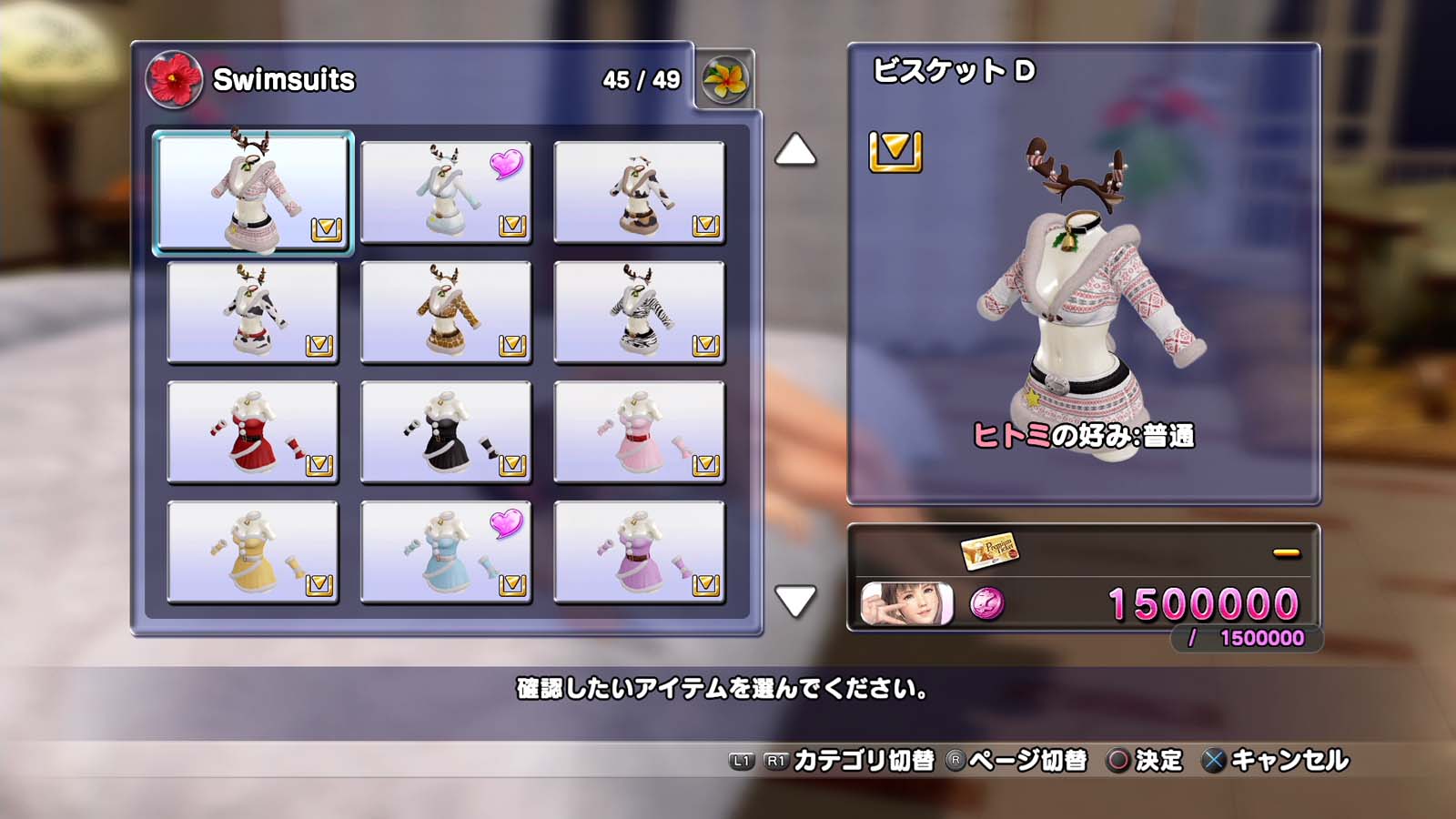Pick the zebra print reindeer outfit
Viewport: 1456px width, 819px height.
coord(639,312)
